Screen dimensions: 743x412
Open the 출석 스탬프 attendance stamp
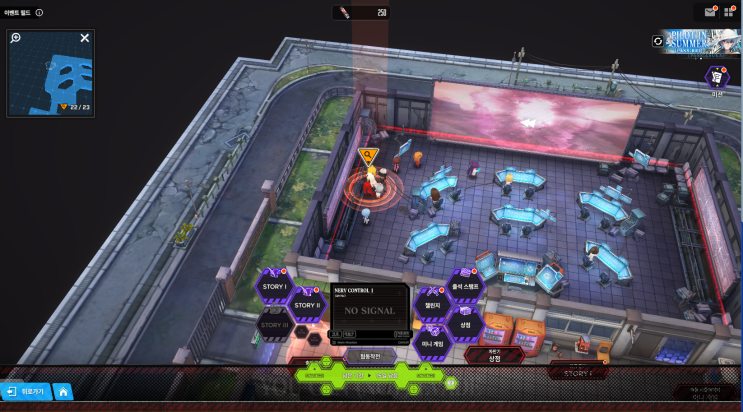[465, 286]
